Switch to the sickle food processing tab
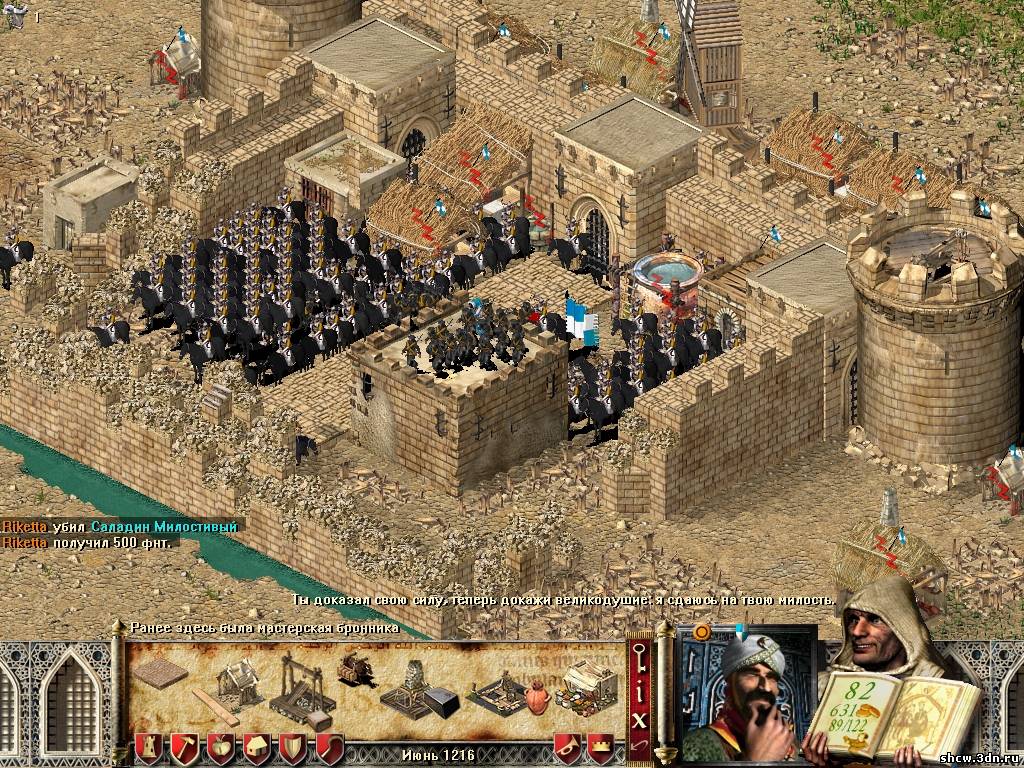Screen dimensions: 1024x768 (x=329, y=747)
